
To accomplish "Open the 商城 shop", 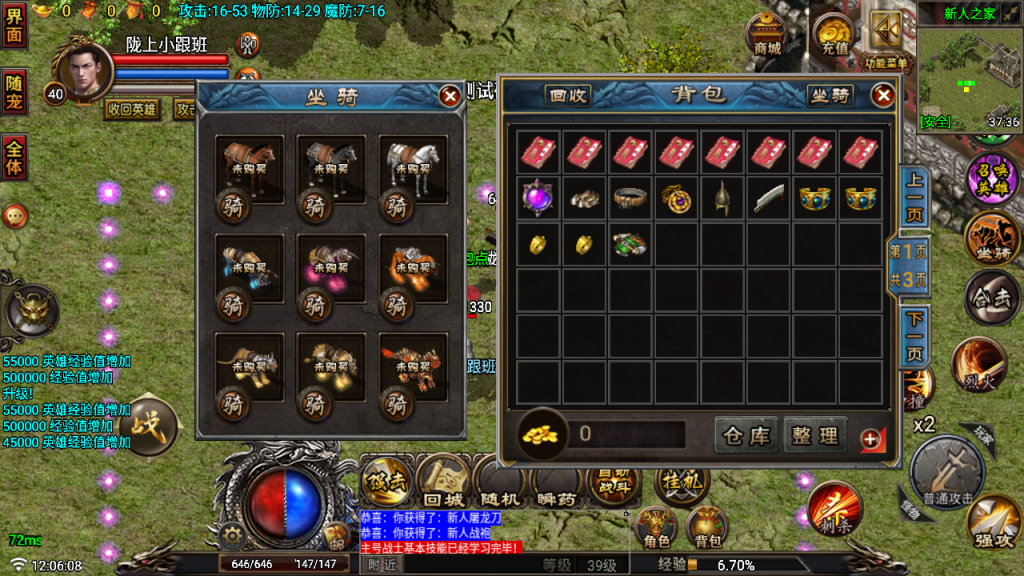I will (767, 35).
